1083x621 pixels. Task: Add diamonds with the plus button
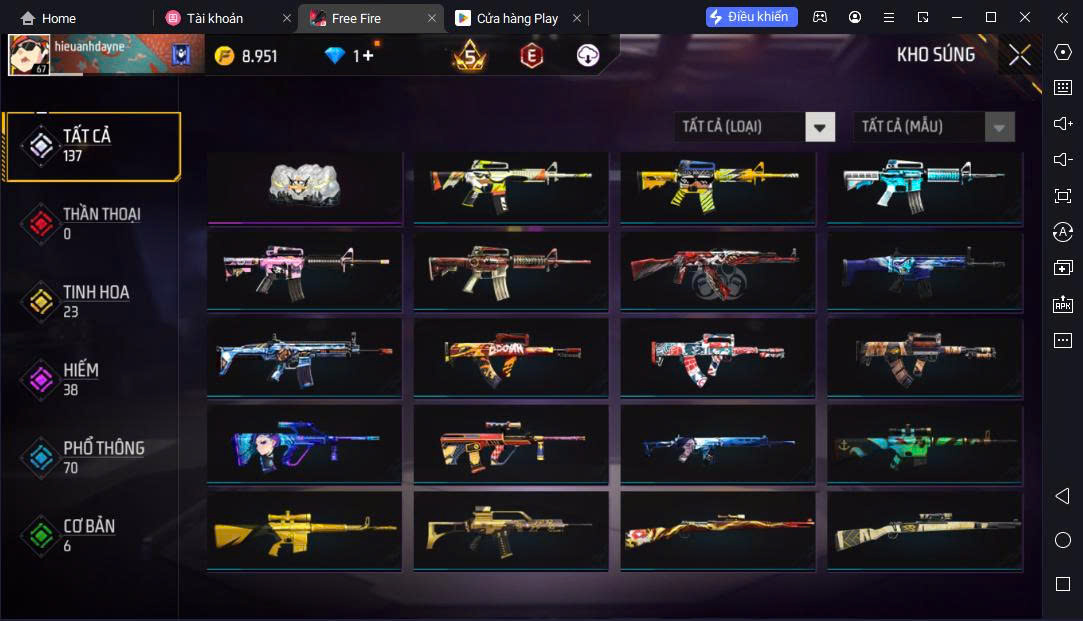pyautogui.click(x=368, y=56)
